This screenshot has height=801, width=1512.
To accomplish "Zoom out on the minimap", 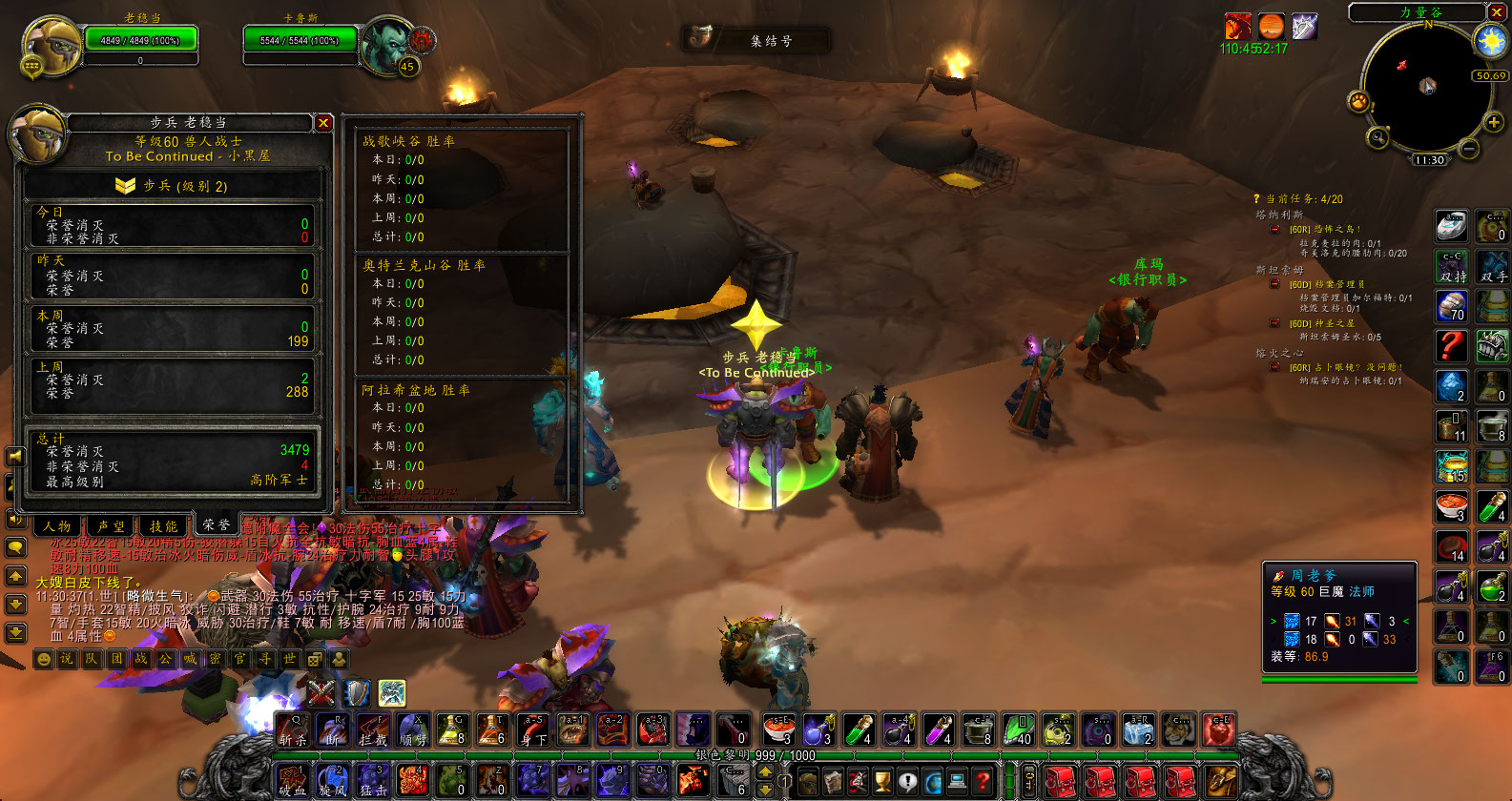I will [1469, 149].
